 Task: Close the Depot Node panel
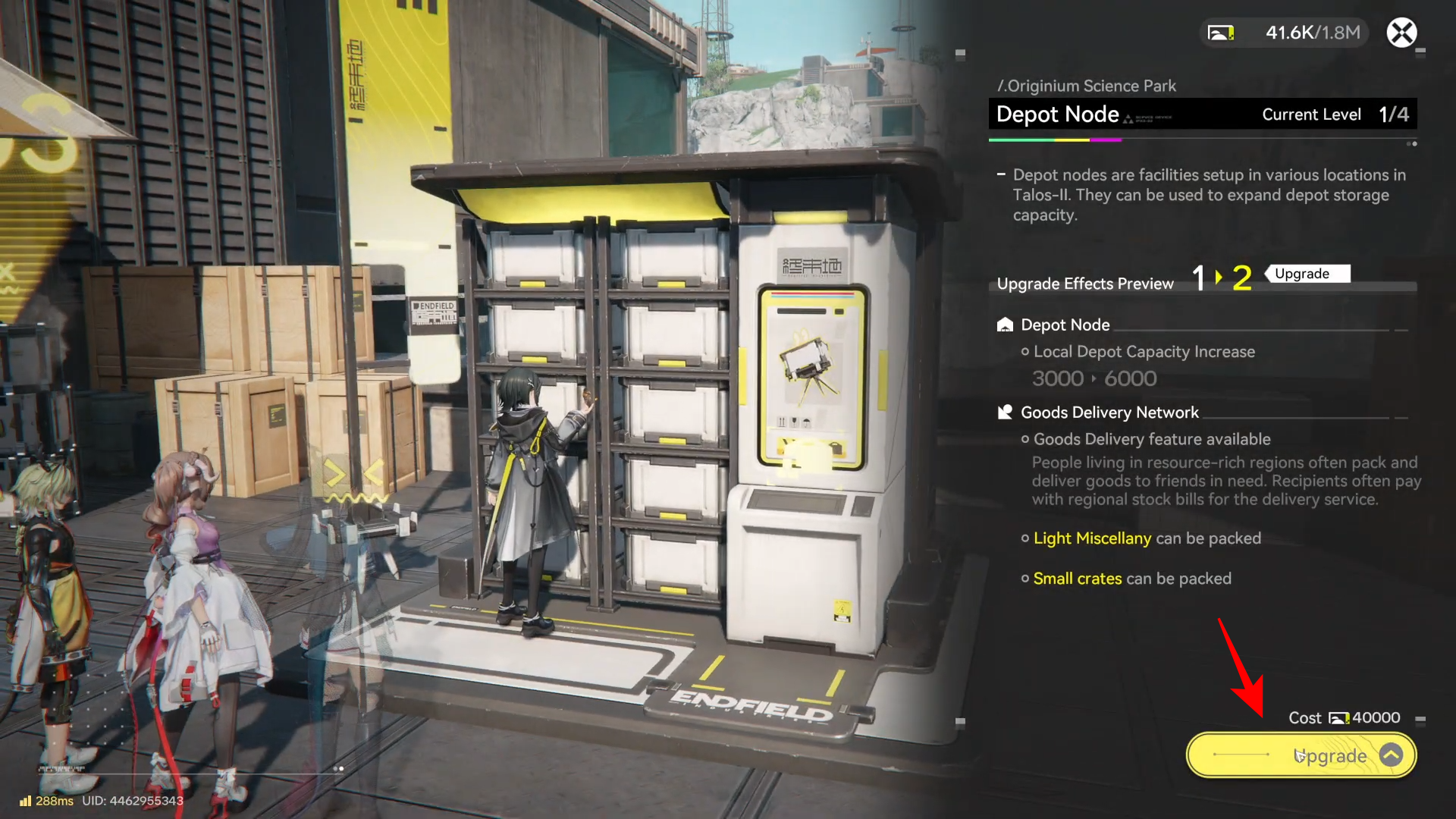coord(1401,33)
